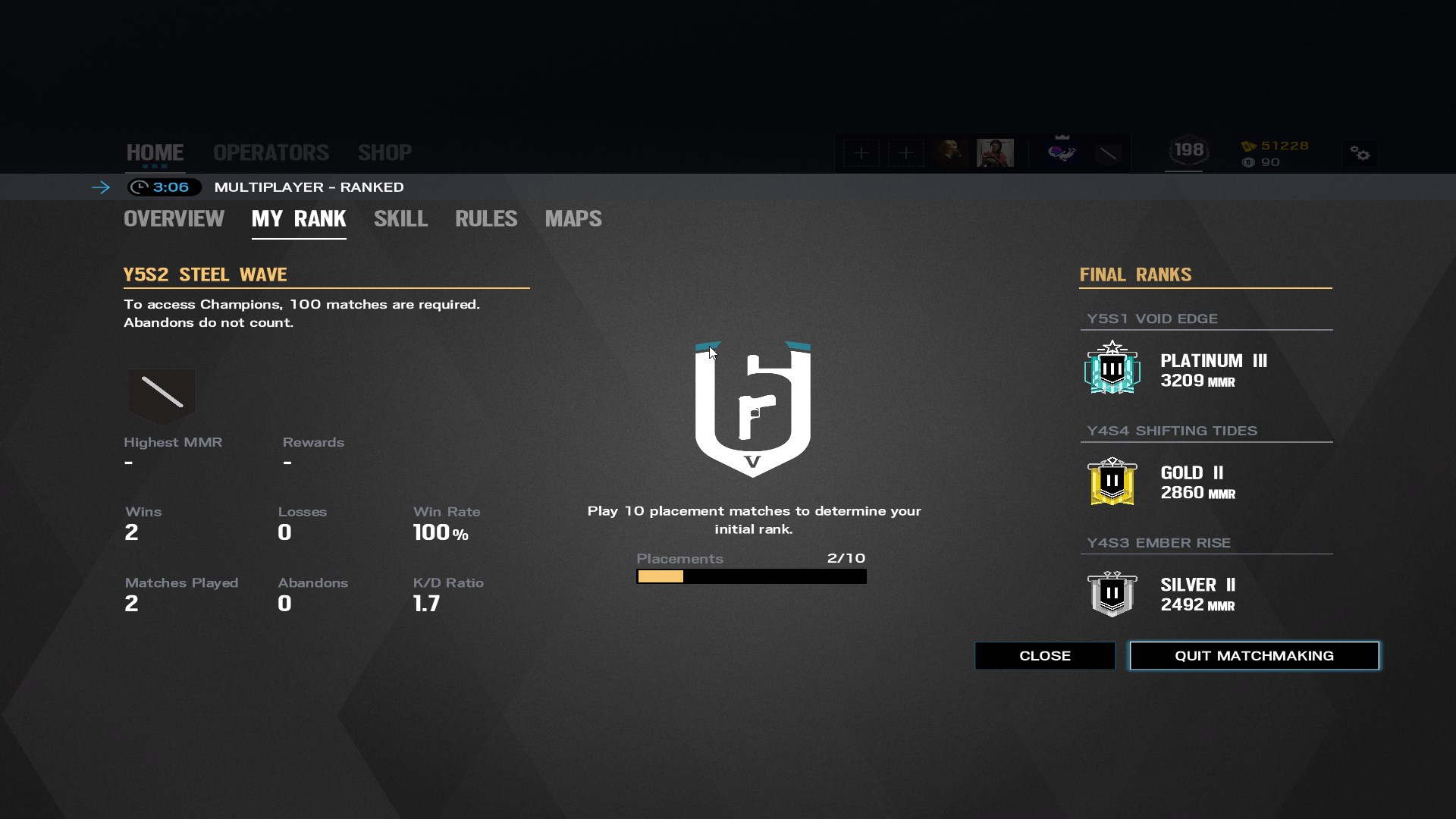View the Rules tab
The image size is (1456, 819).
pos(486,219)
